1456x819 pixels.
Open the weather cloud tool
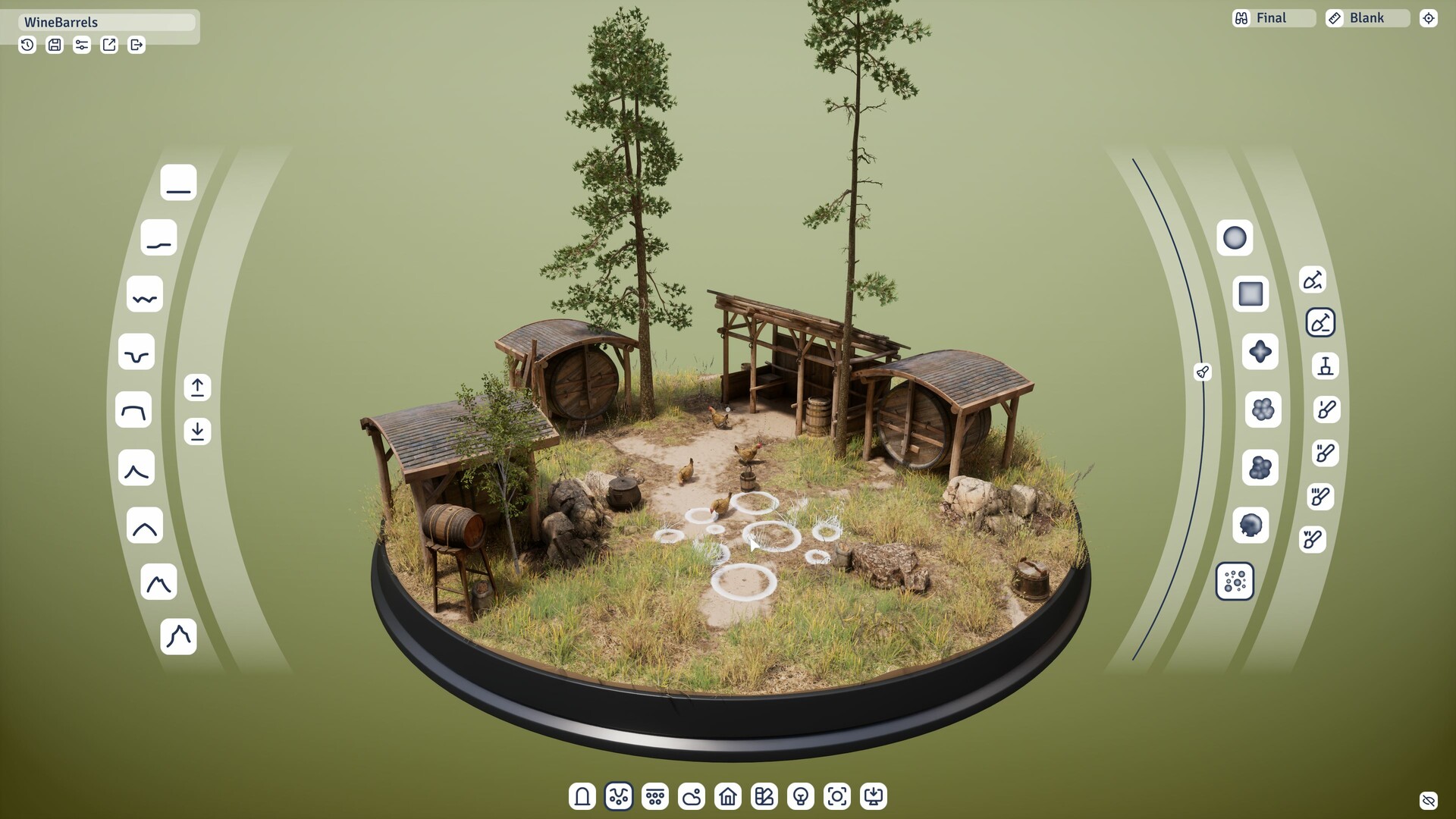pos(692,796)
